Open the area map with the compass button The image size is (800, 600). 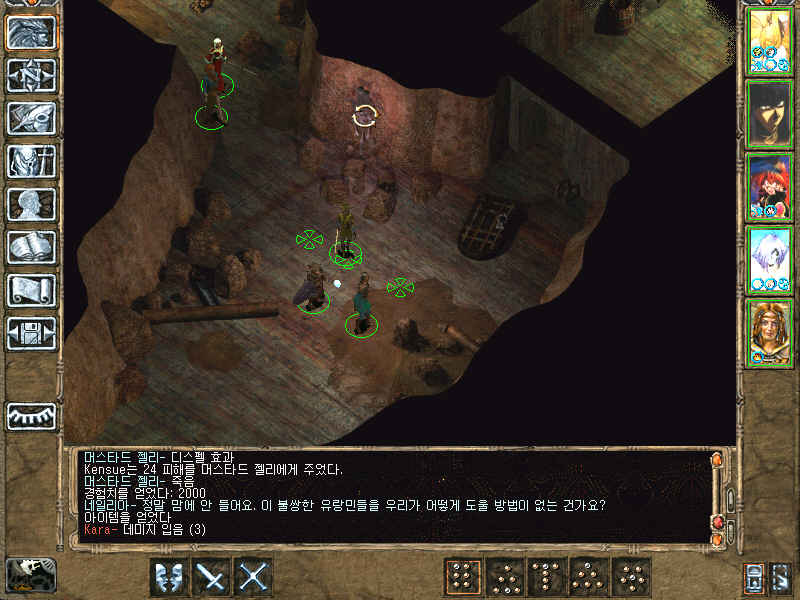[x=31, y=75]
